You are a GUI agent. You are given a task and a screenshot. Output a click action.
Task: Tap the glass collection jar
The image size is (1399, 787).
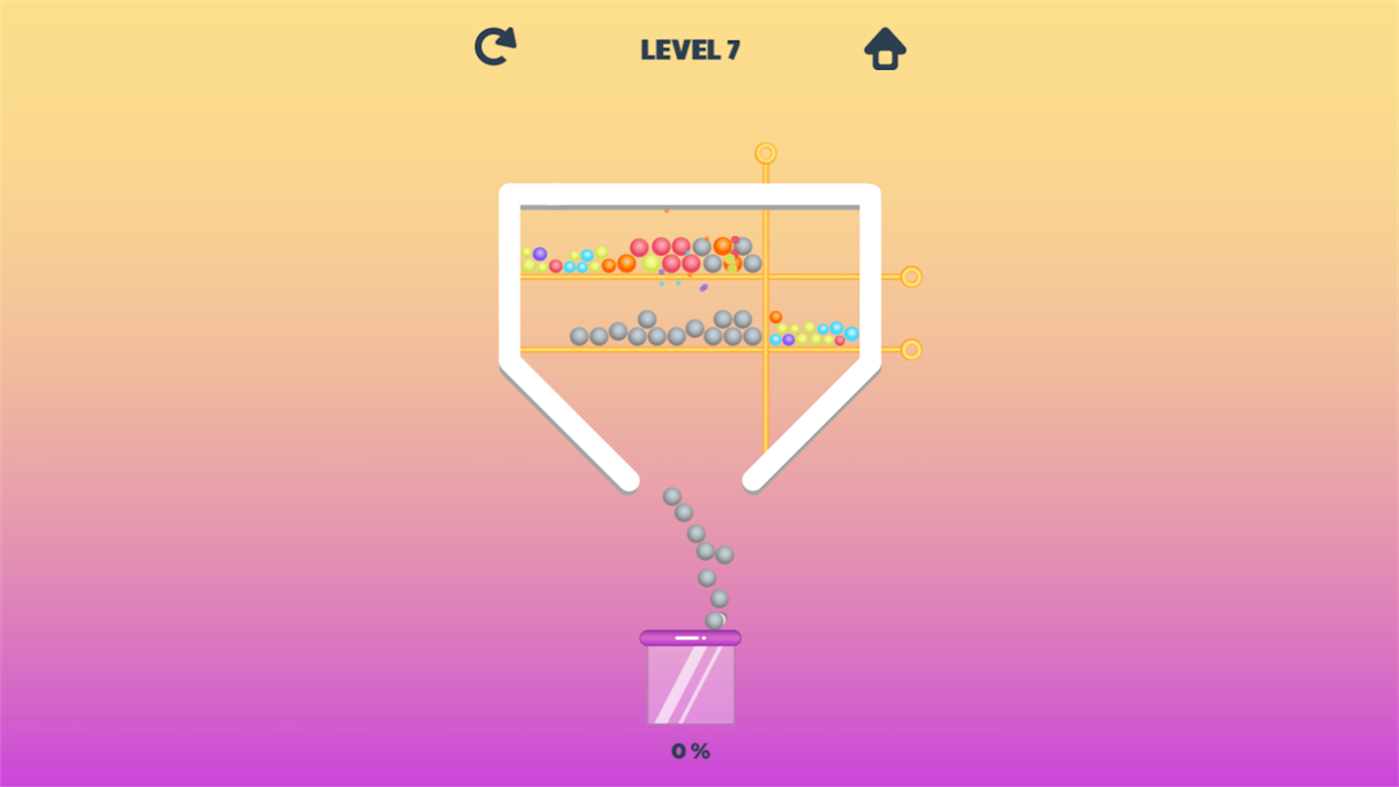[689, 685]
